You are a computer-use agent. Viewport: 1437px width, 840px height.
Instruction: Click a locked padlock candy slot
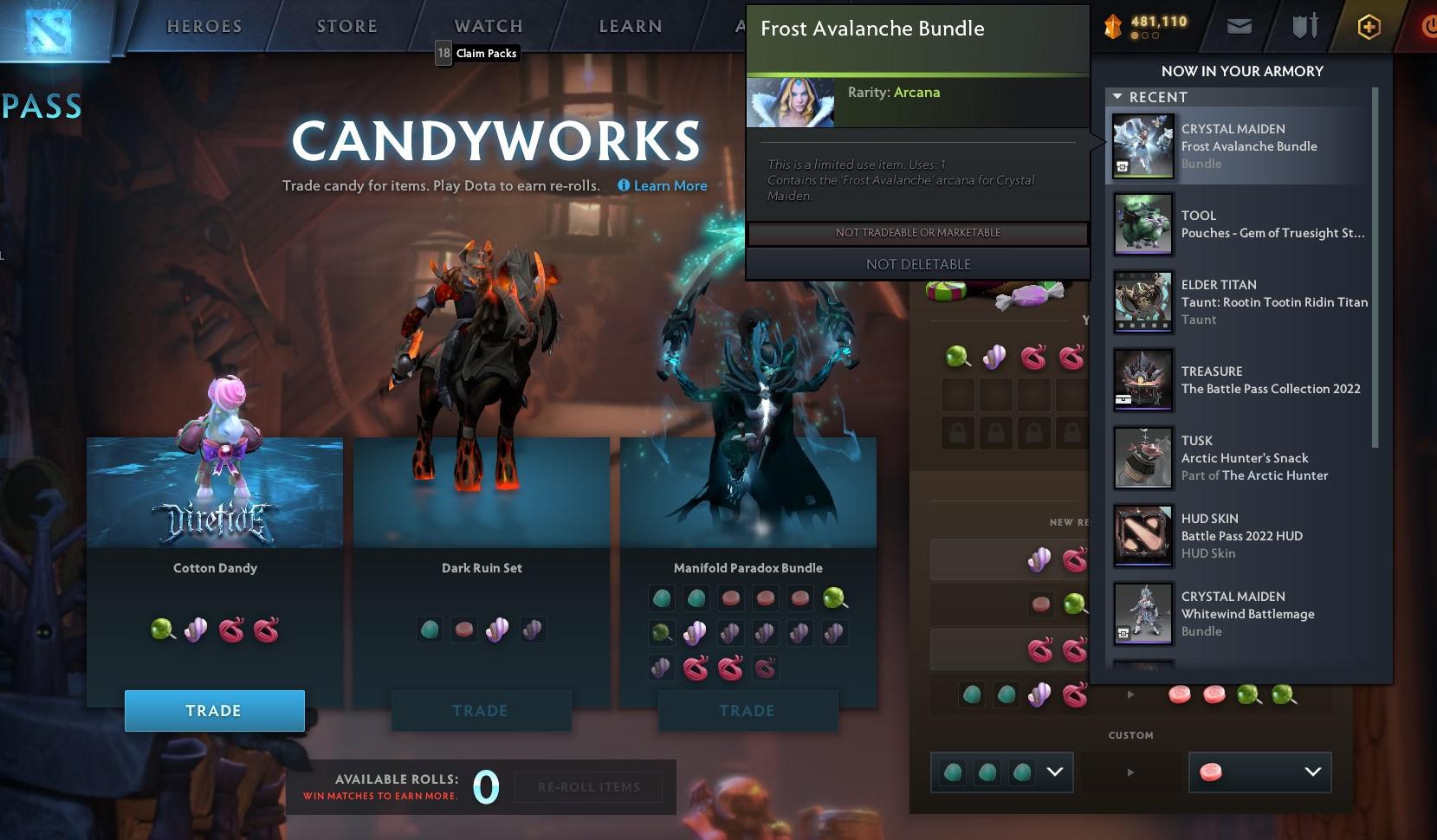(956, 432)
